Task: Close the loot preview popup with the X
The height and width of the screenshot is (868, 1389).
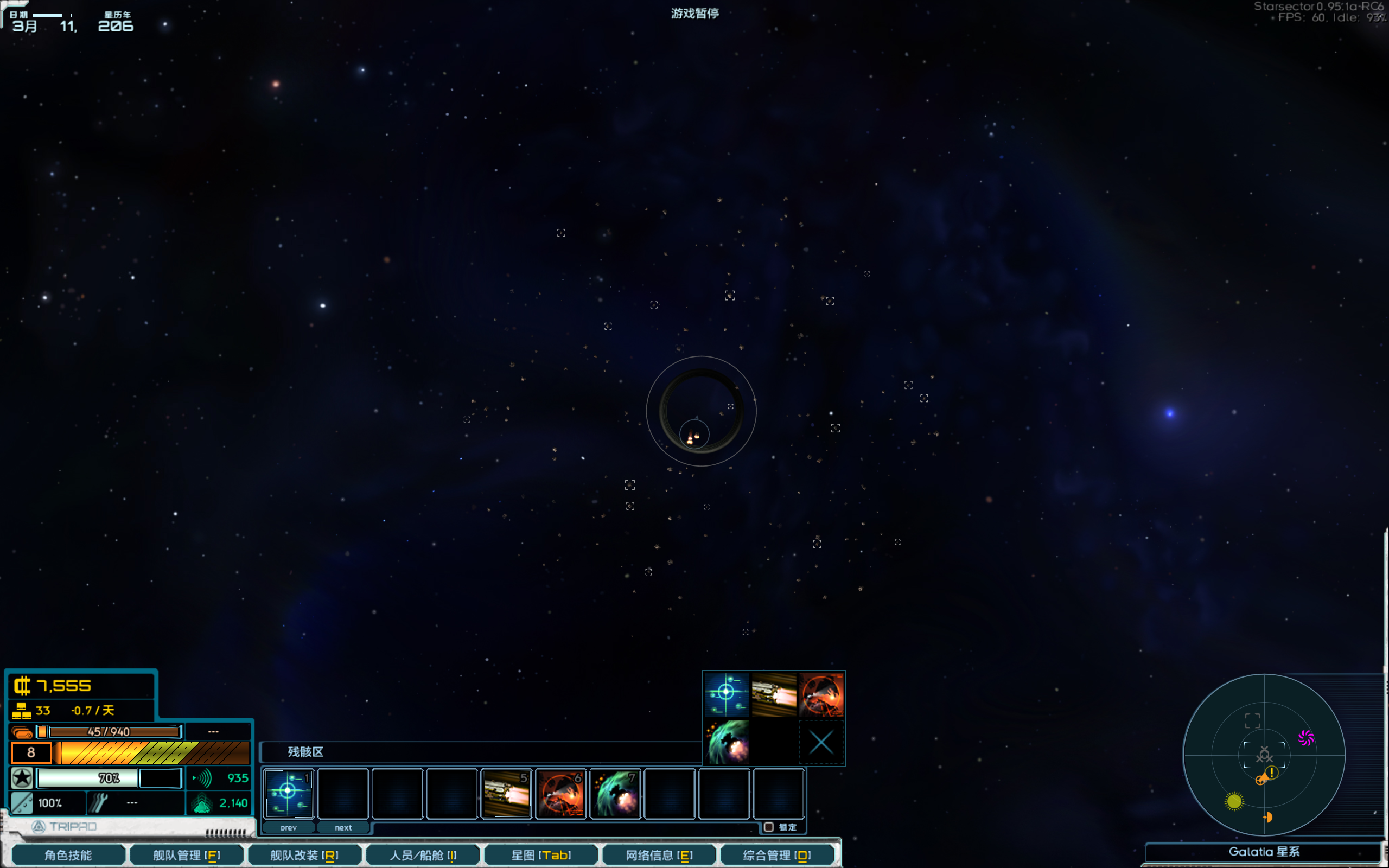Action: 821,742
